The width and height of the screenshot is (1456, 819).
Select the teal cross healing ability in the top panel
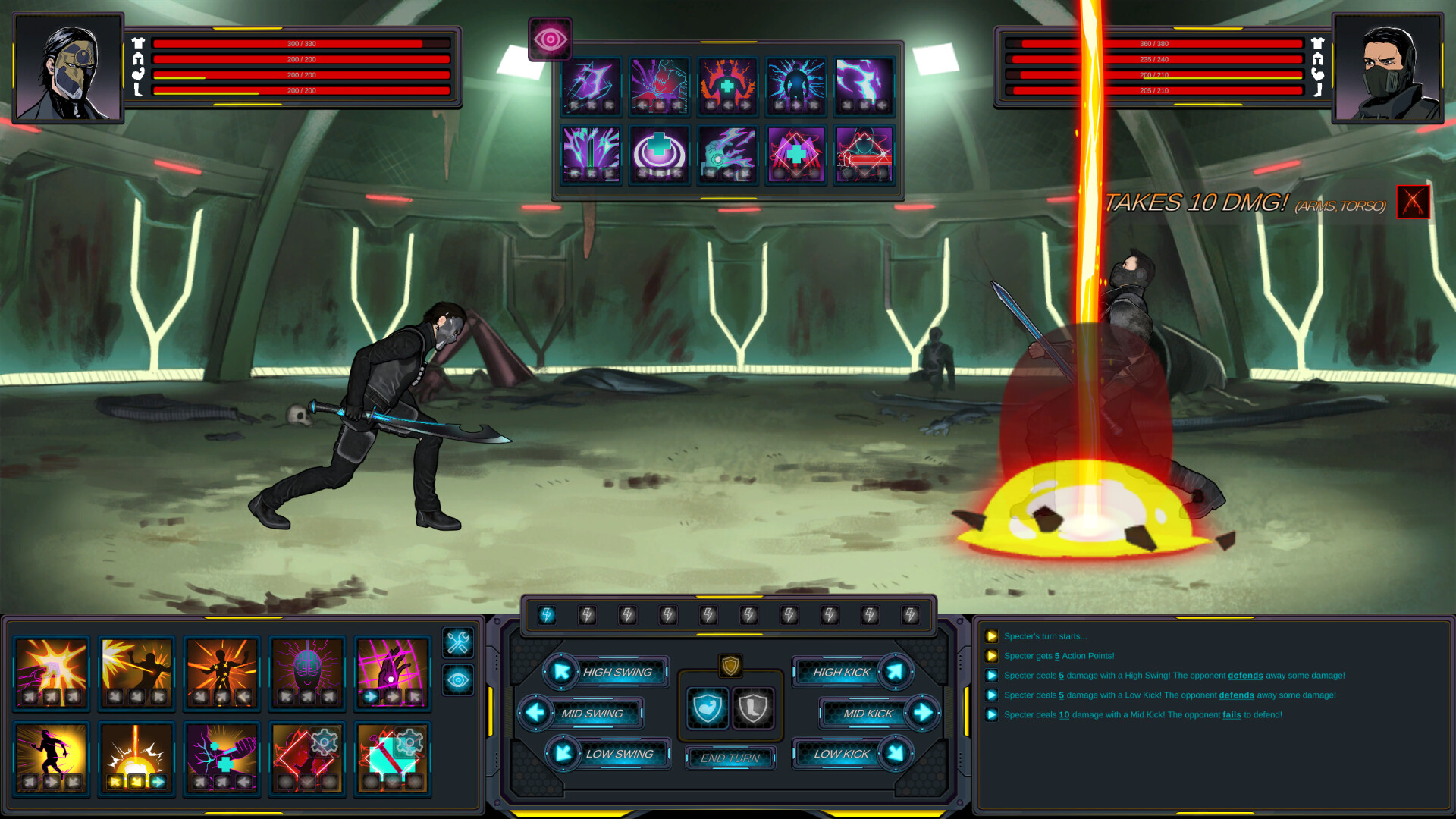click(x=726, y=86)
